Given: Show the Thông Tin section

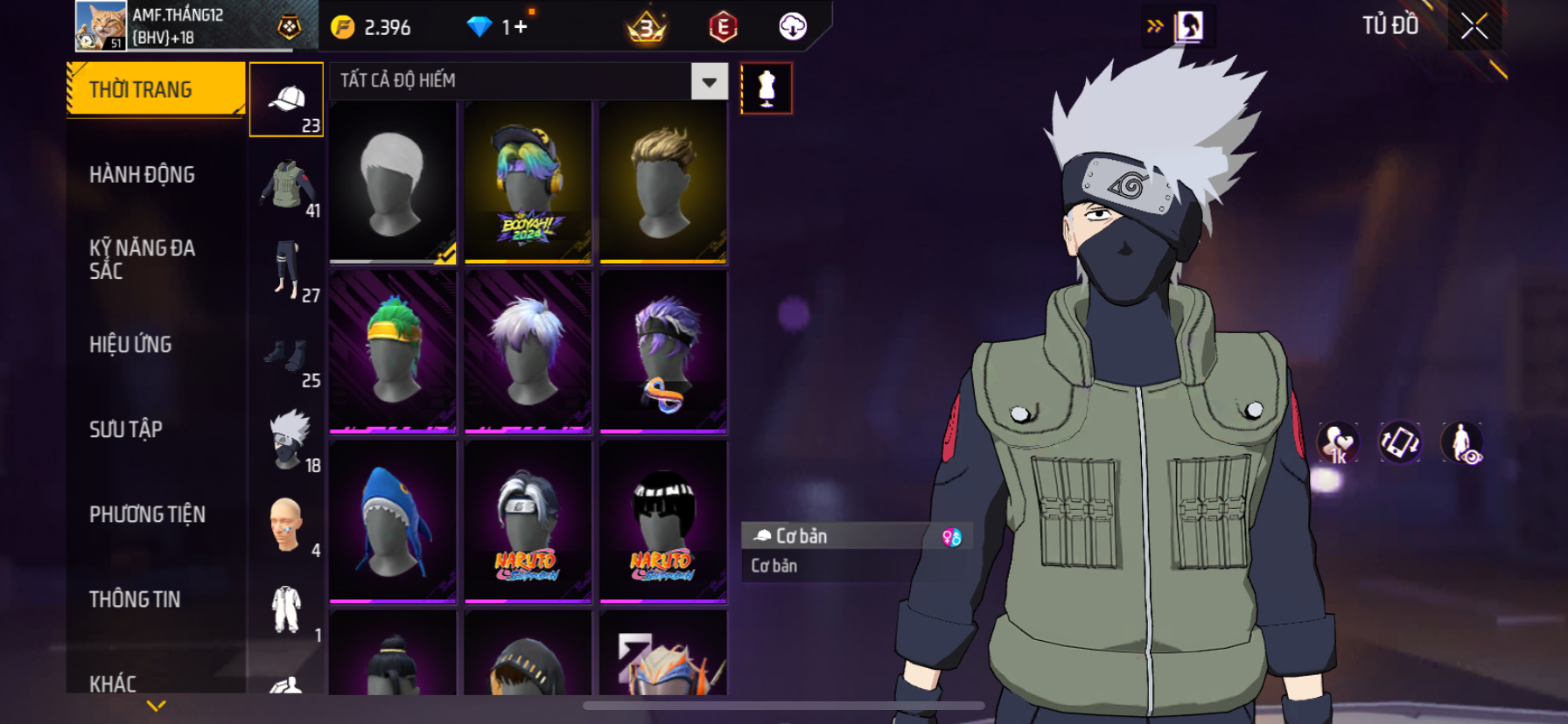Looking at the screenshot, I should pyautogui.click(x=135, y=599).
